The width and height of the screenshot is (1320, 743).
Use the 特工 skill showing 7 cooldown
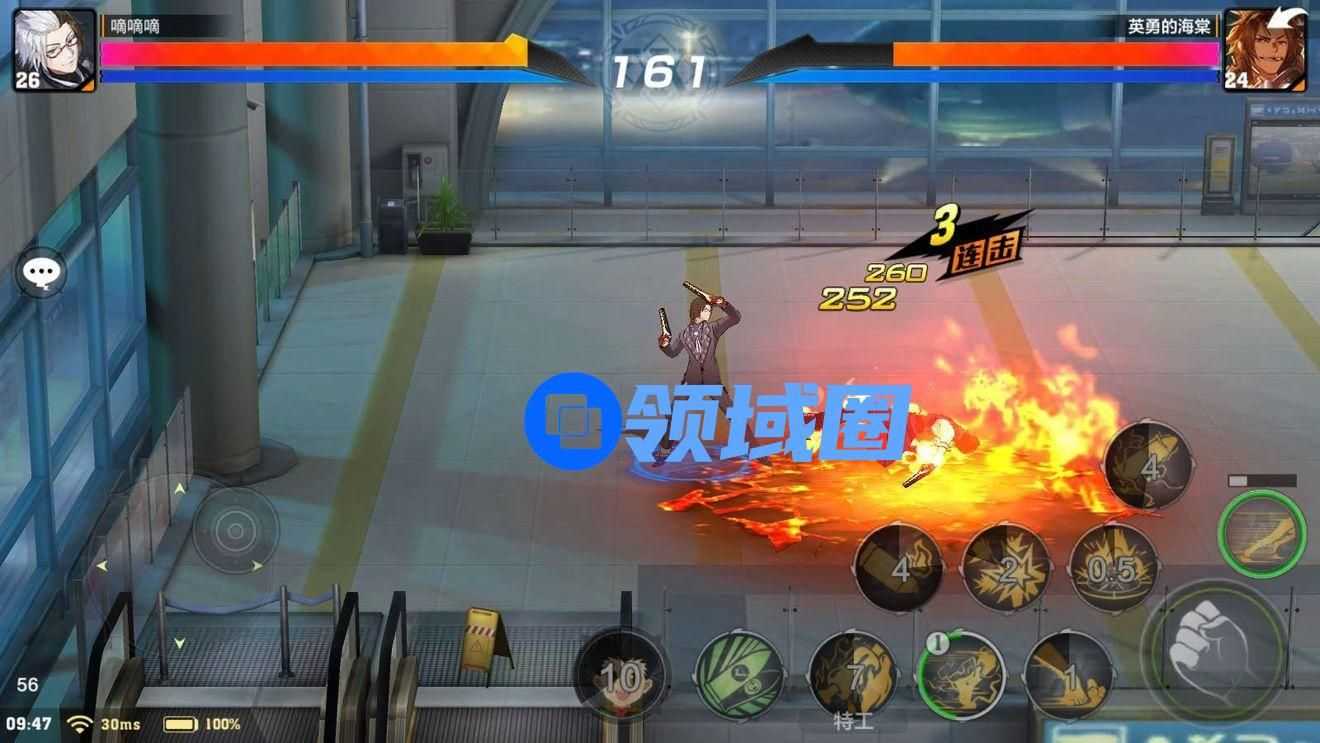click(852, 677)
